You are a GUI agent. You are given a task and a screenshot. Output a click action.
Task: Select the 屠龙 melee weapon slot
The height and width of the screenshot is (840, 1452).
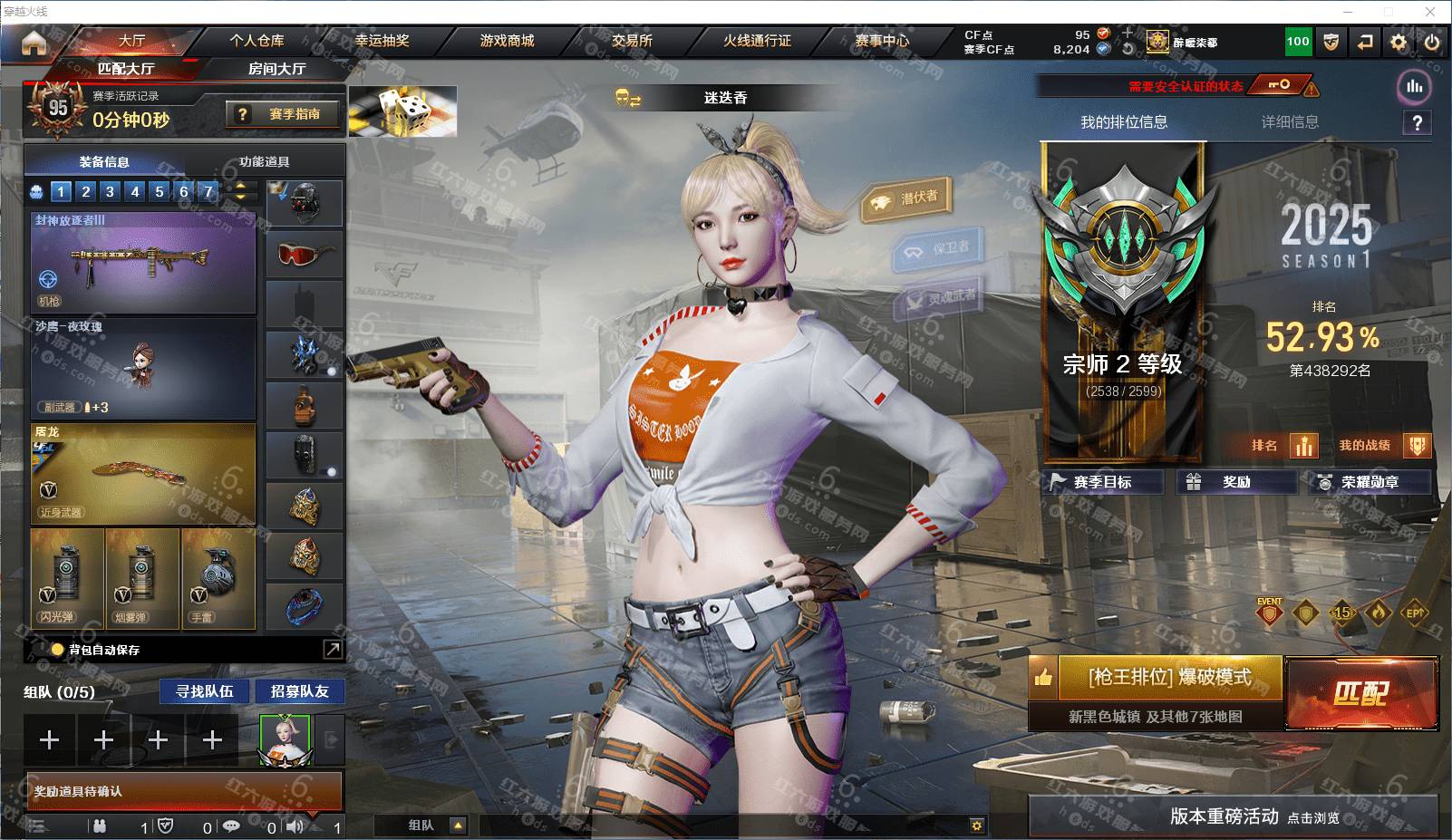143,474
